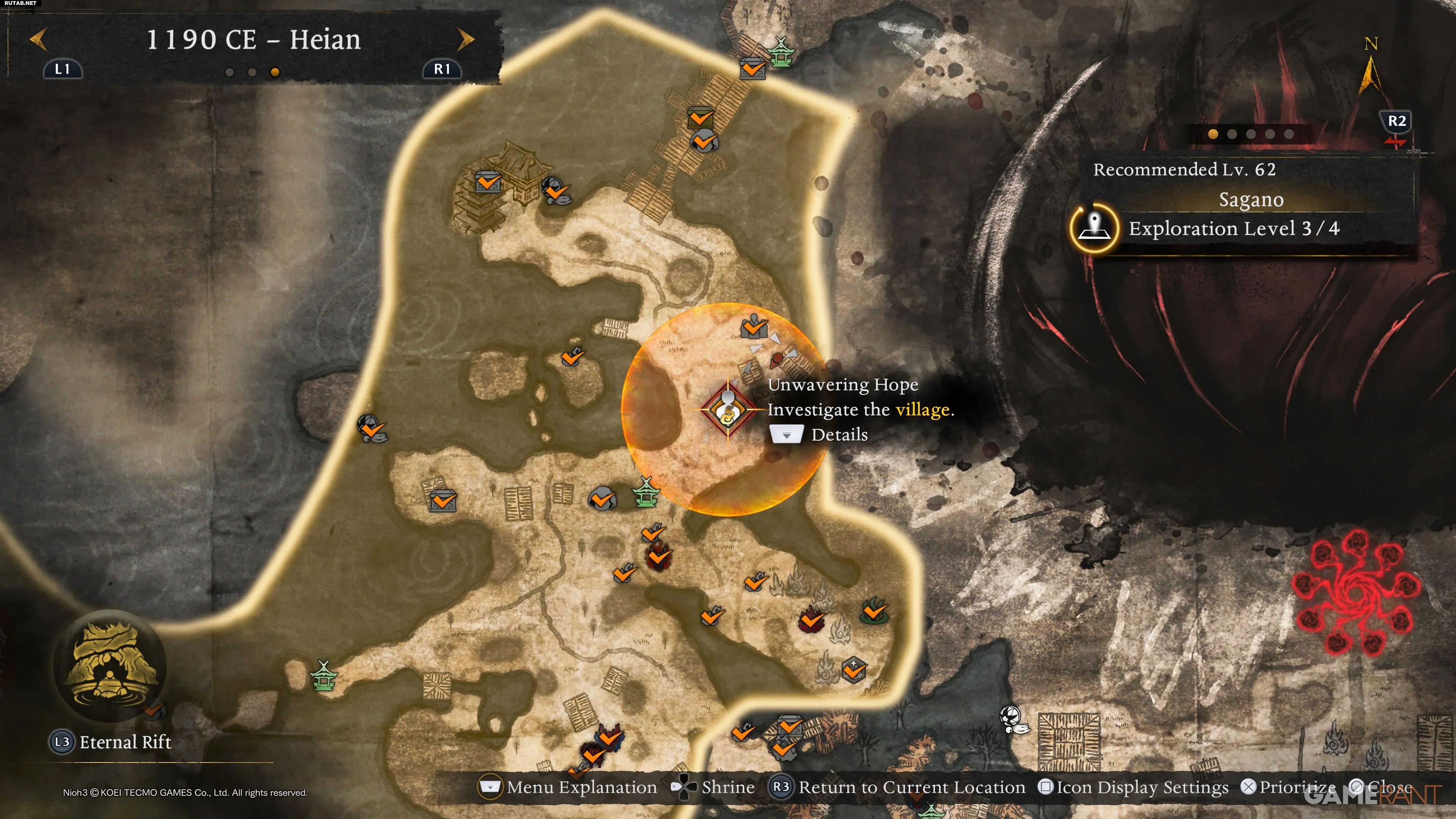
Task: Go to the previous era with left arrow
Action: click(x=38, y=39)
